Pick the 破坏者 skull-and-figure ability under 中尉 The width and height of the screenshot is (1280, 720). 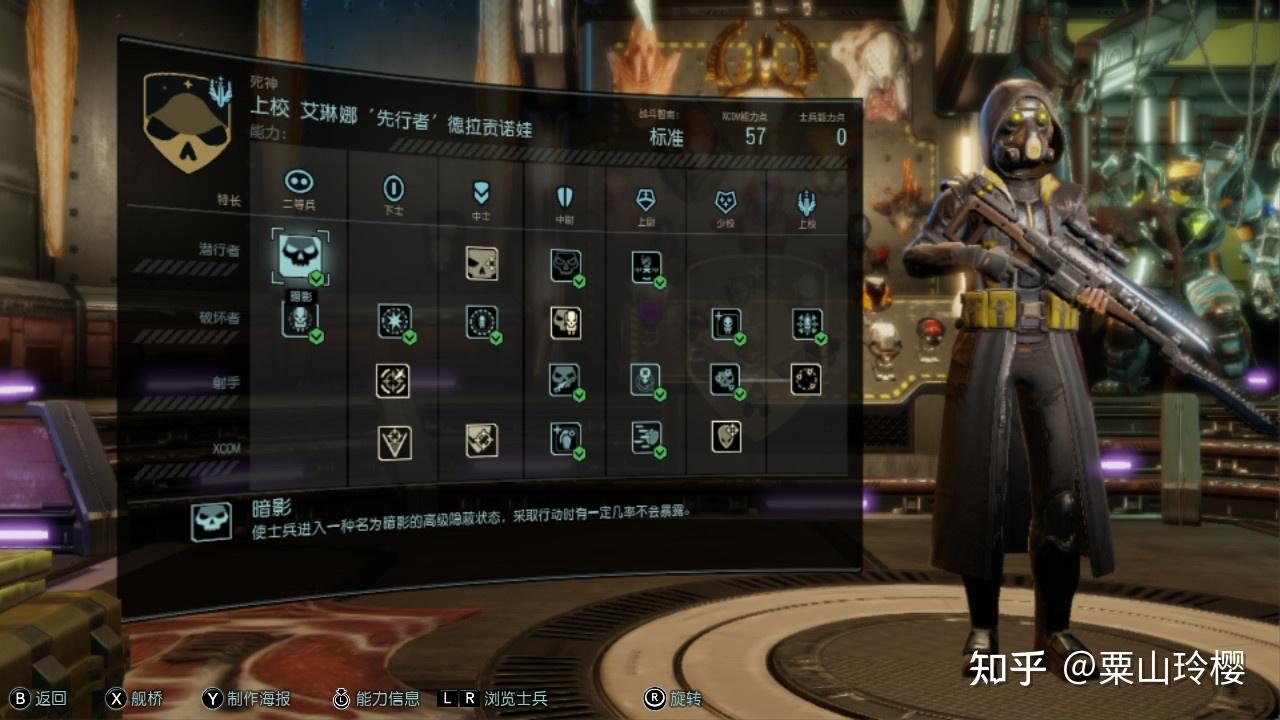pos(566,323)
